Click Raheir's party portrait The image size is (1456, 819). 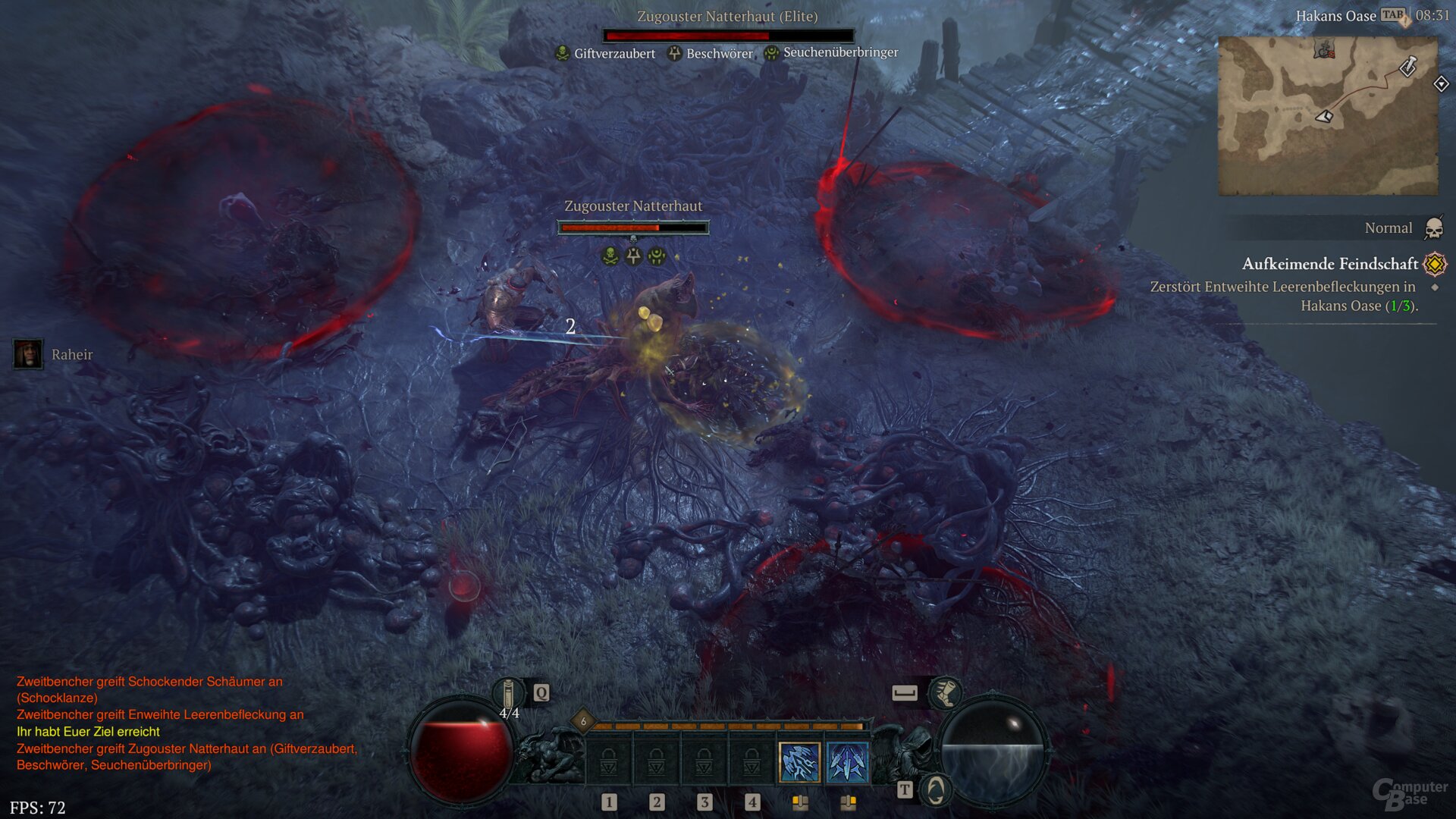pos(27,355)
